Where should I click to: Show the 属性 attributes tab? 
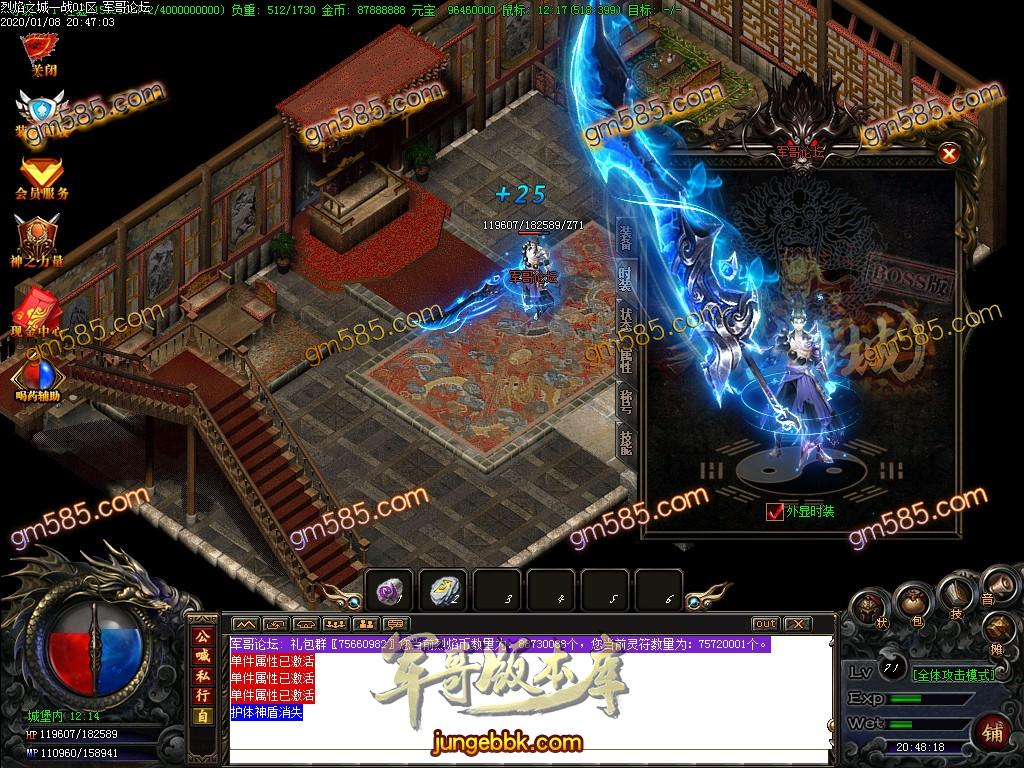tap(625, 361)
